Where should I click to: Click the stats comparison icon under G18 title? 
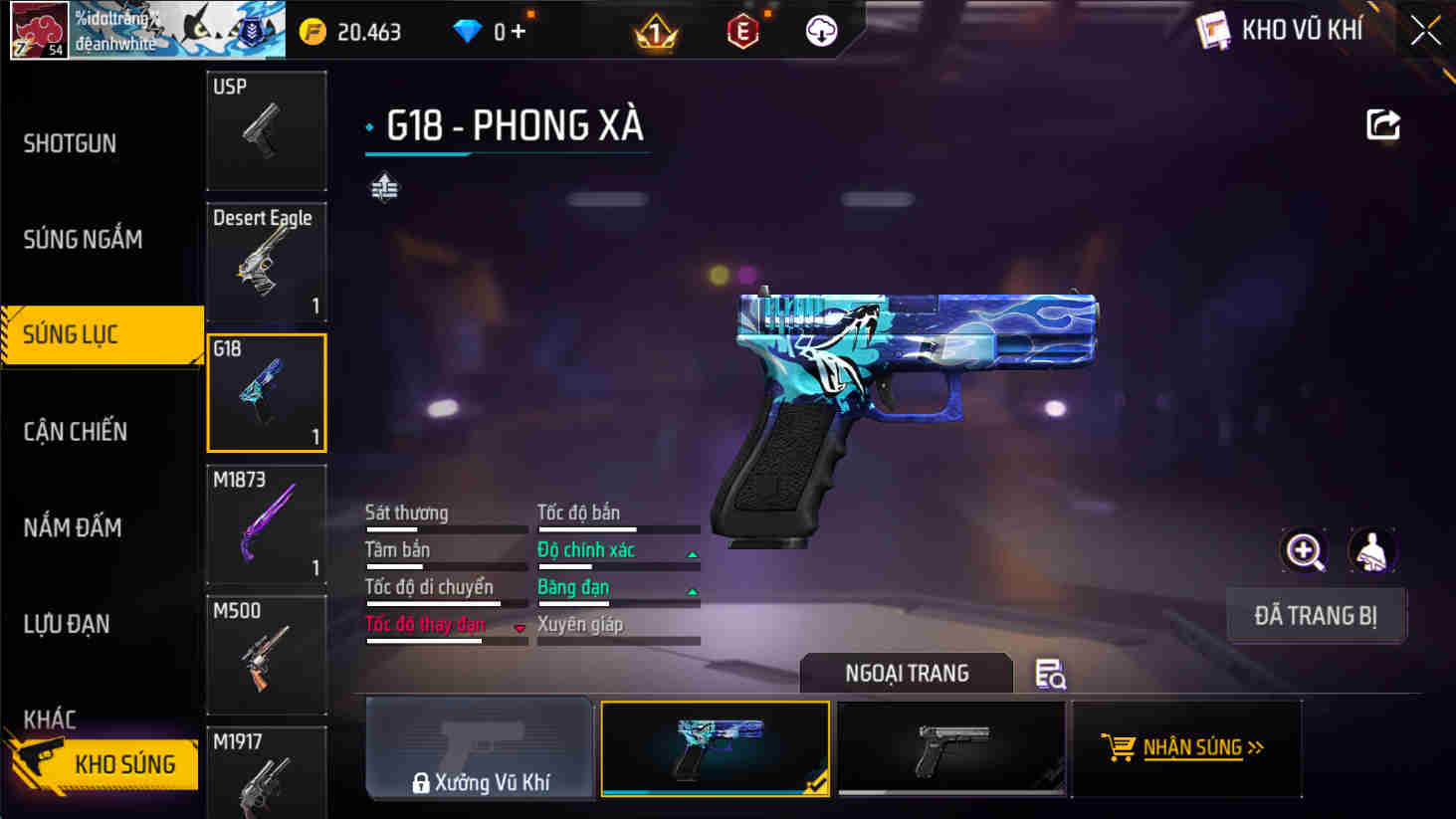(384, 186)
